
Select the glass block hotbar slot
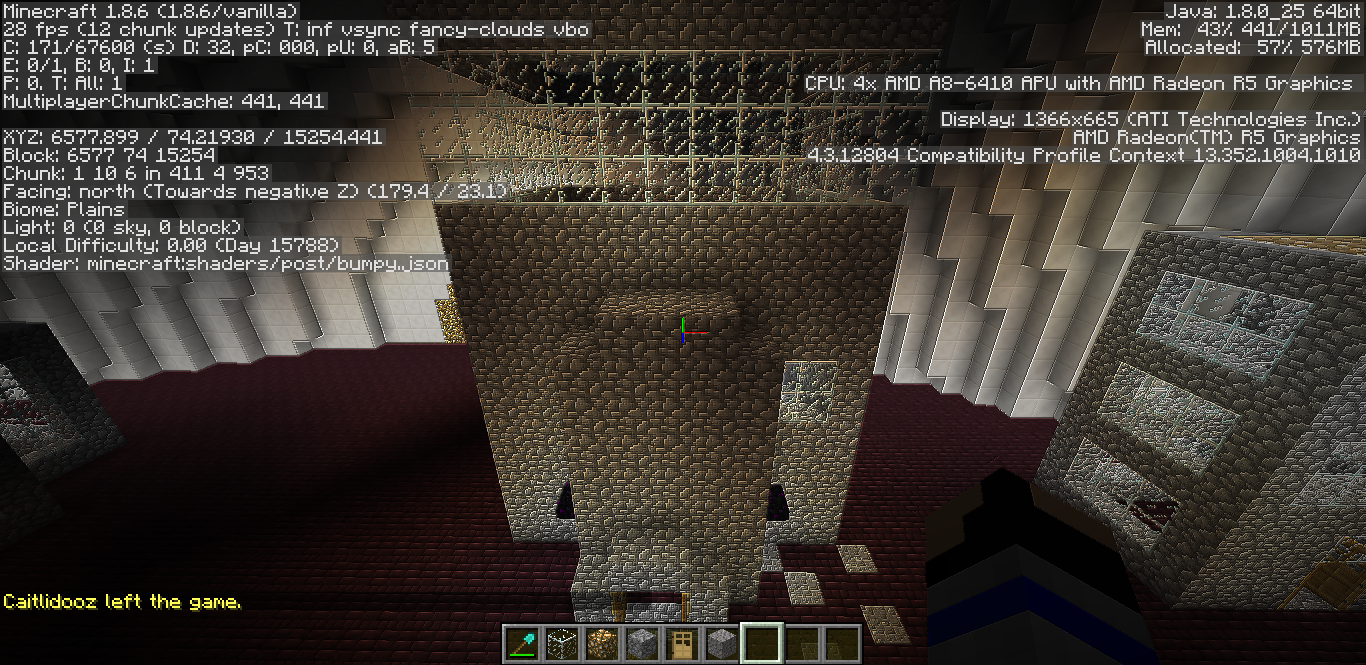(561, 644)
